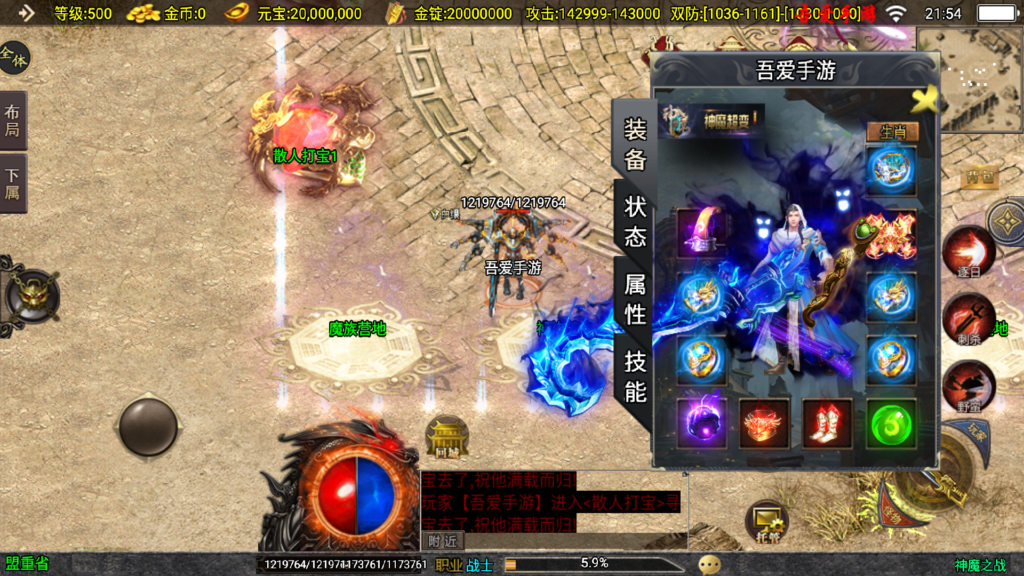Open the 布局 layout side button

[13, 121]
